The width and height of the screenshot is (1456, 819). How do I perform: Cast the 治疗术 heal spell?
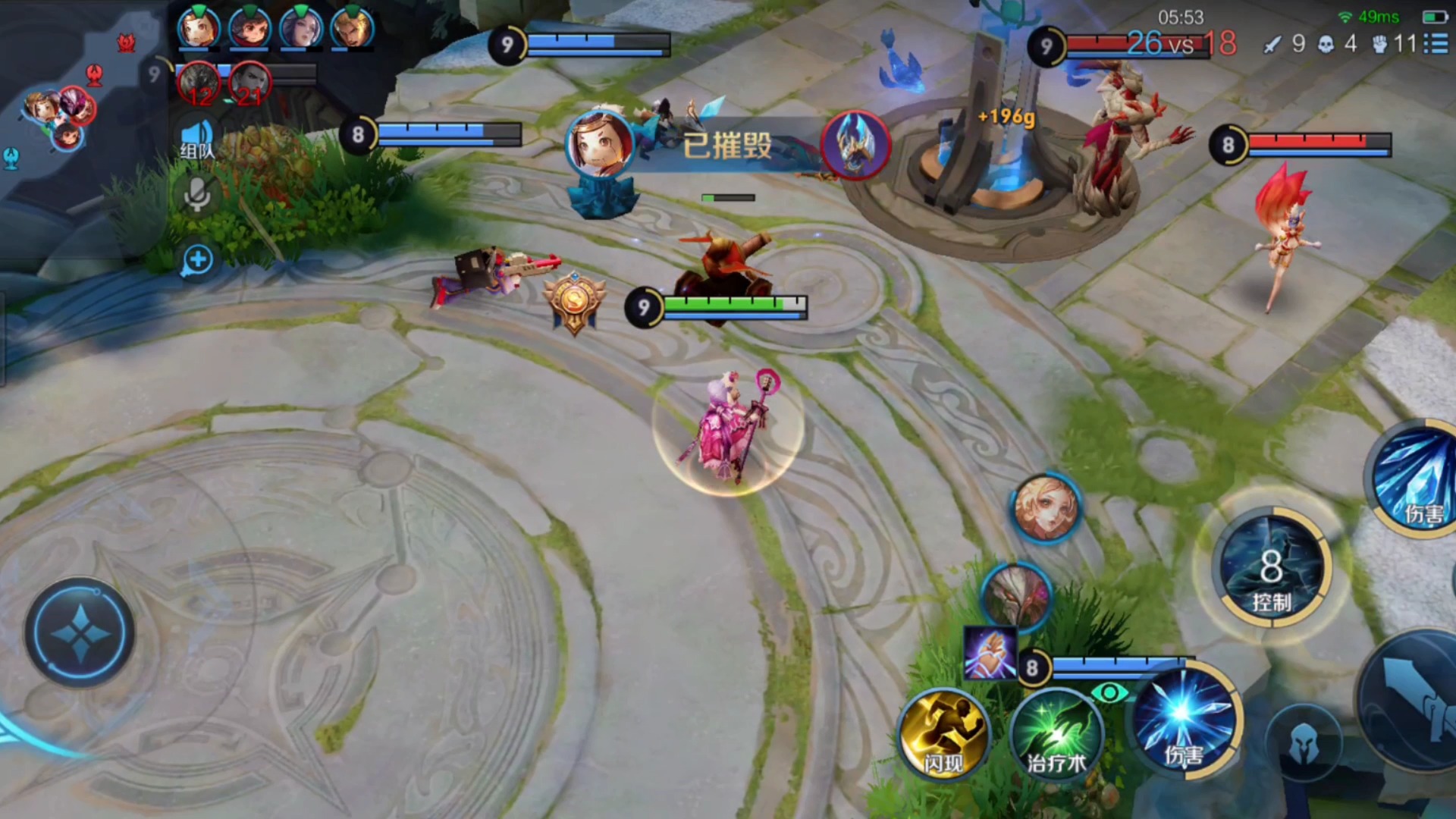tap(1056, 736)
